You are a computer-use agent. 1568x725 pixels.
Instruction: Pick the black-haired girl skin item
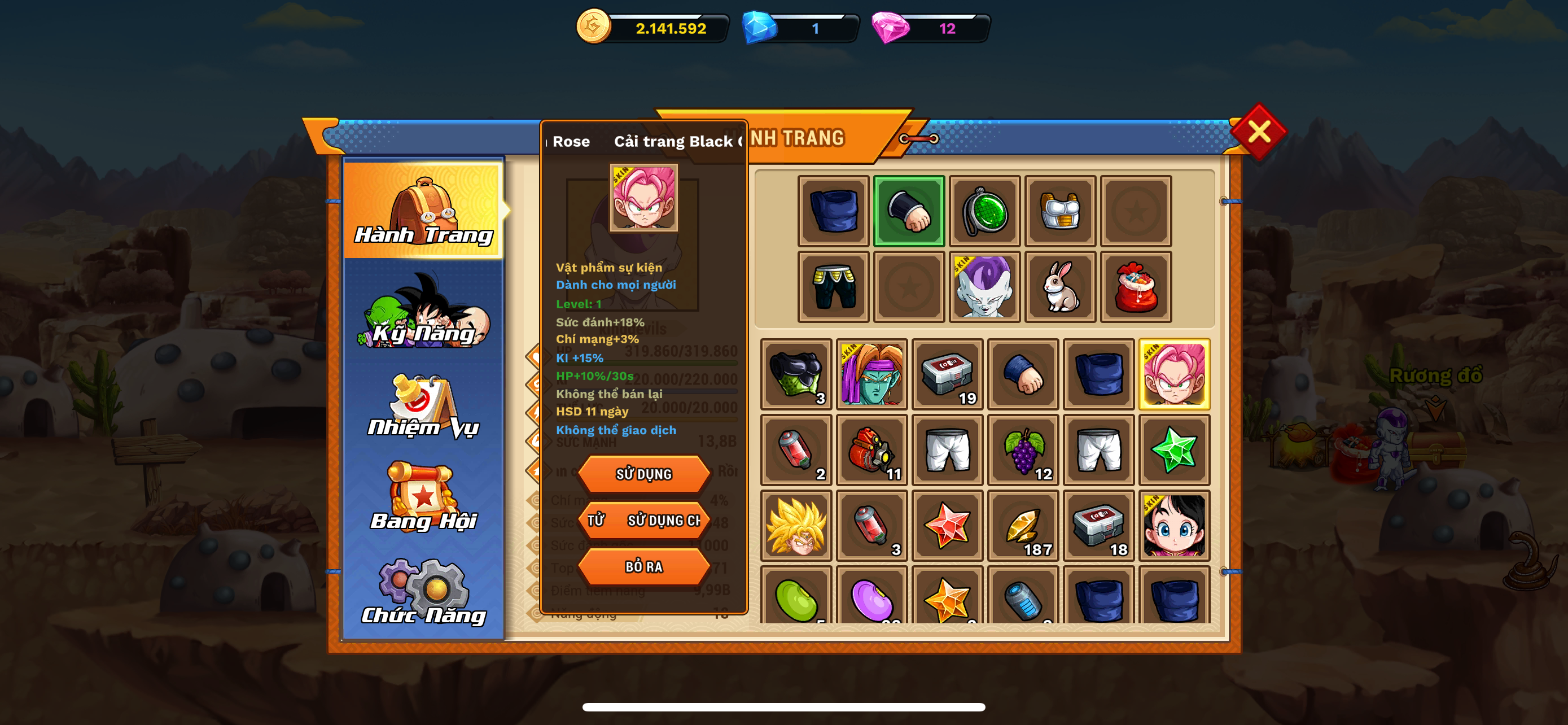tap(1173, 526)
